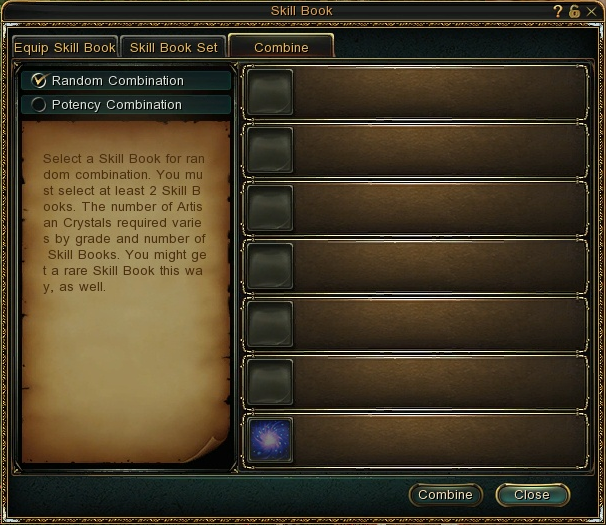The width and height of the screenshot is (606, 525).
Task: Choose the Random Combination option
Action: pos(40,80)
